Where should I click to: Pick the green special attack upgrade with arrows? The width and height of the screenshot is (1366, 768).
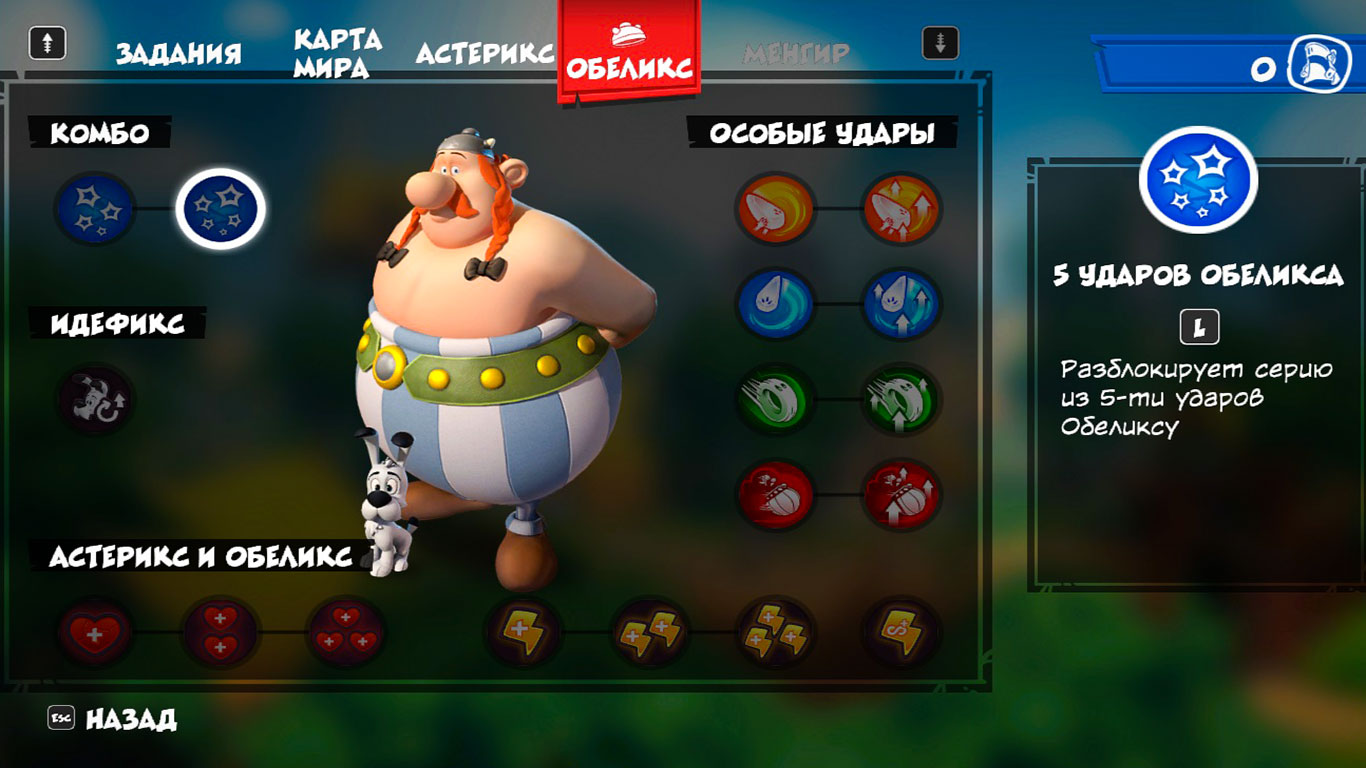coord(901,399)
